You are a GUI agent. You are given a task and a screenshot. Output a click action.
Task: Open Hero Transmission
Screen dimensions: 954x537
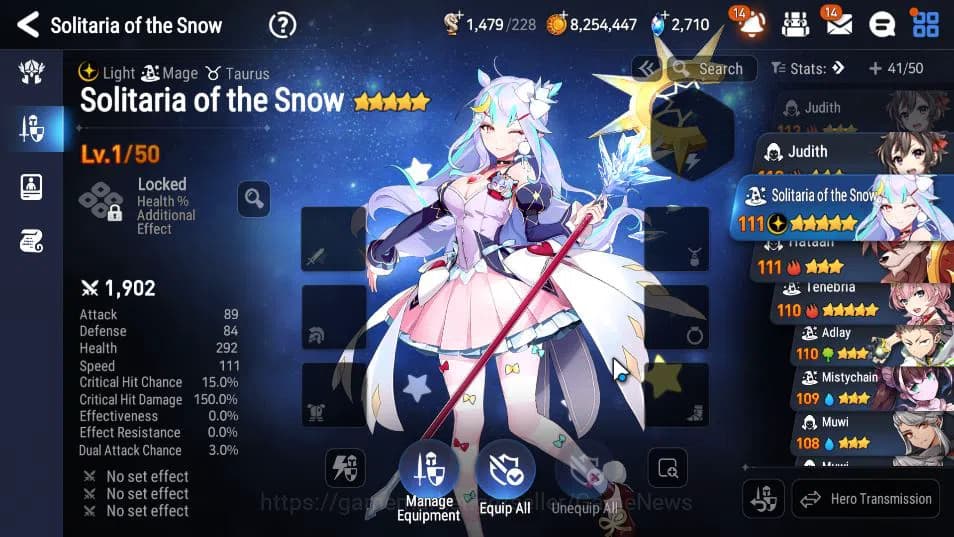coord(866,498)
